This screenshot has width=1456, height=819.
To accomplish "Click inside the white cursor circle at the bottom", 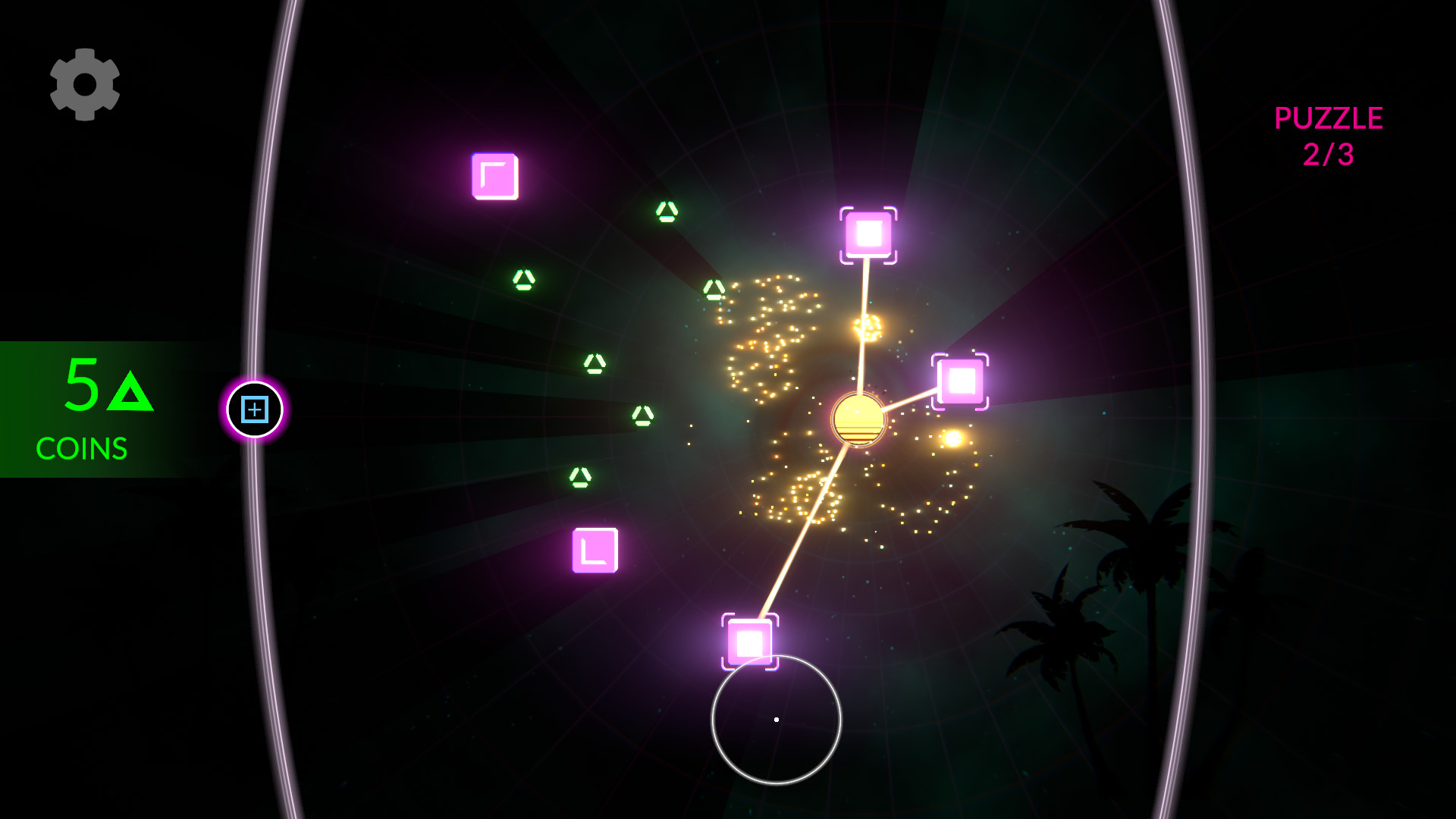I will (777, 720).
